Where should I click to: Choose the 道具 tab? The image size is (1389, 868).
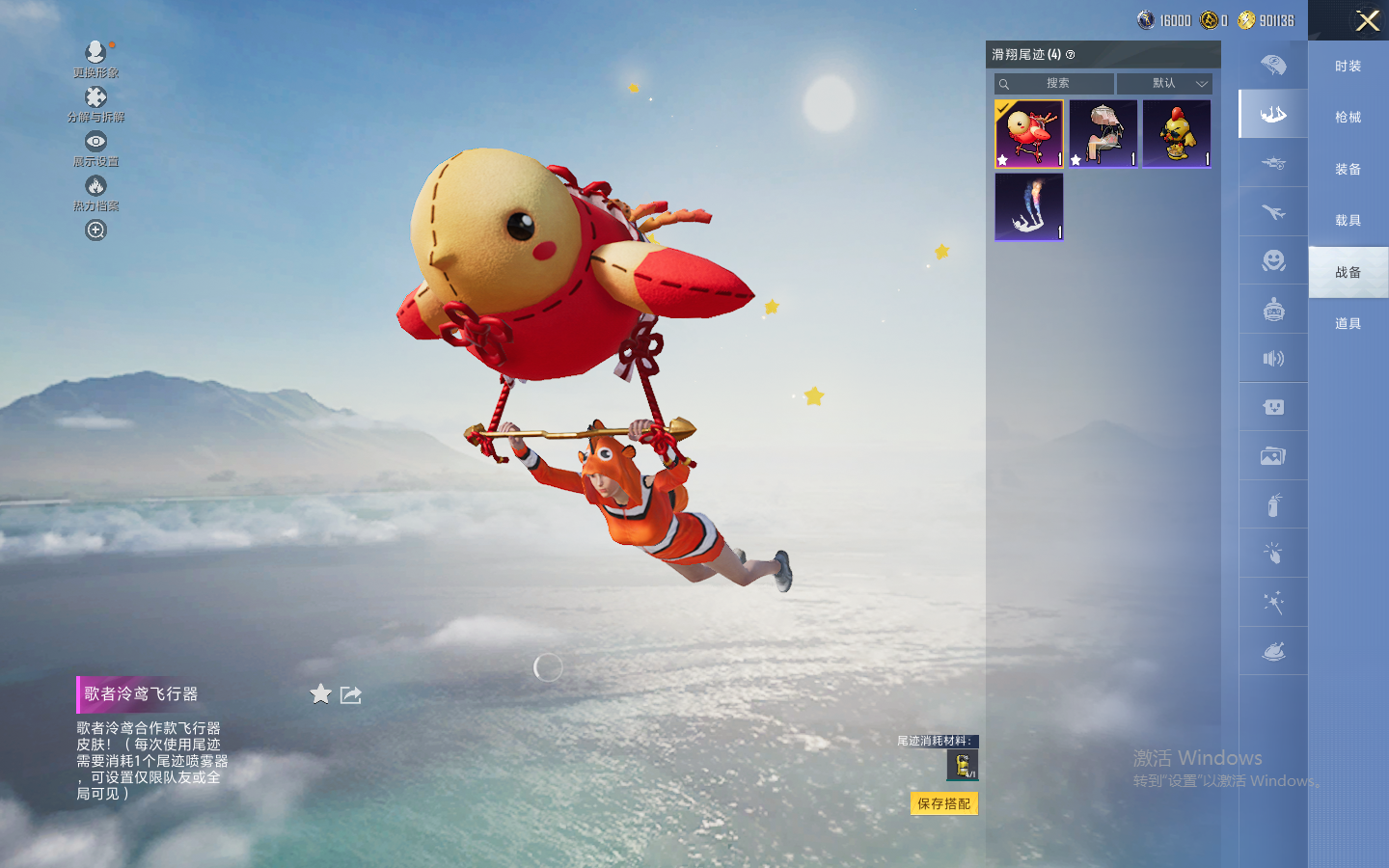[x=1348, y=324]
